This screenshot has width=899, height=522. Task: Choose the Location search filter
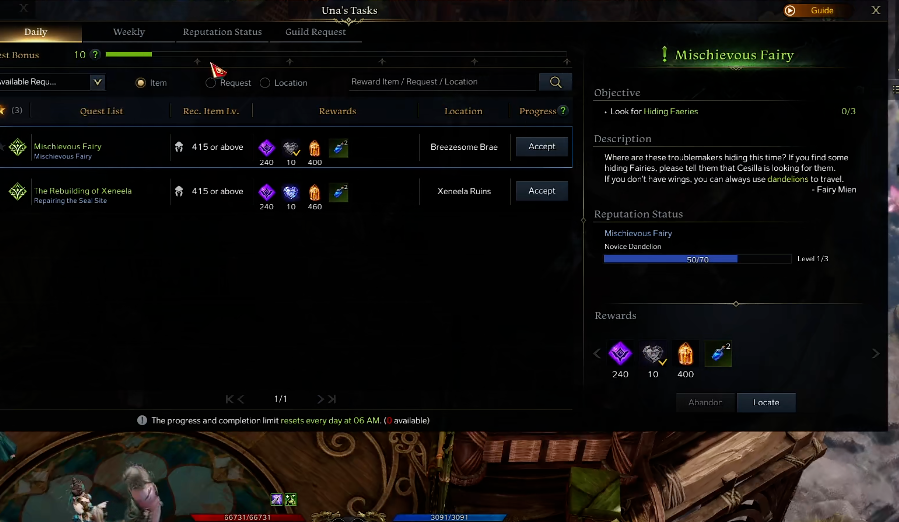[265, 83]
